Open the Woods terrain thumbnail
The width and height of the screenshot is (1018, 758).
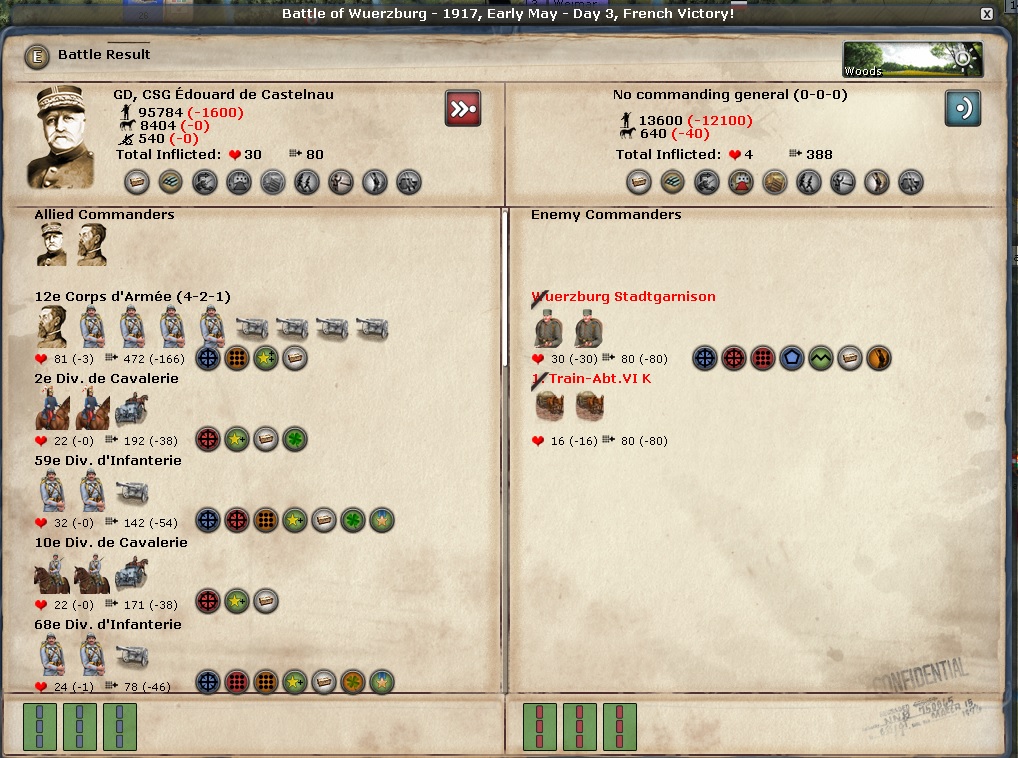(912, 59)
